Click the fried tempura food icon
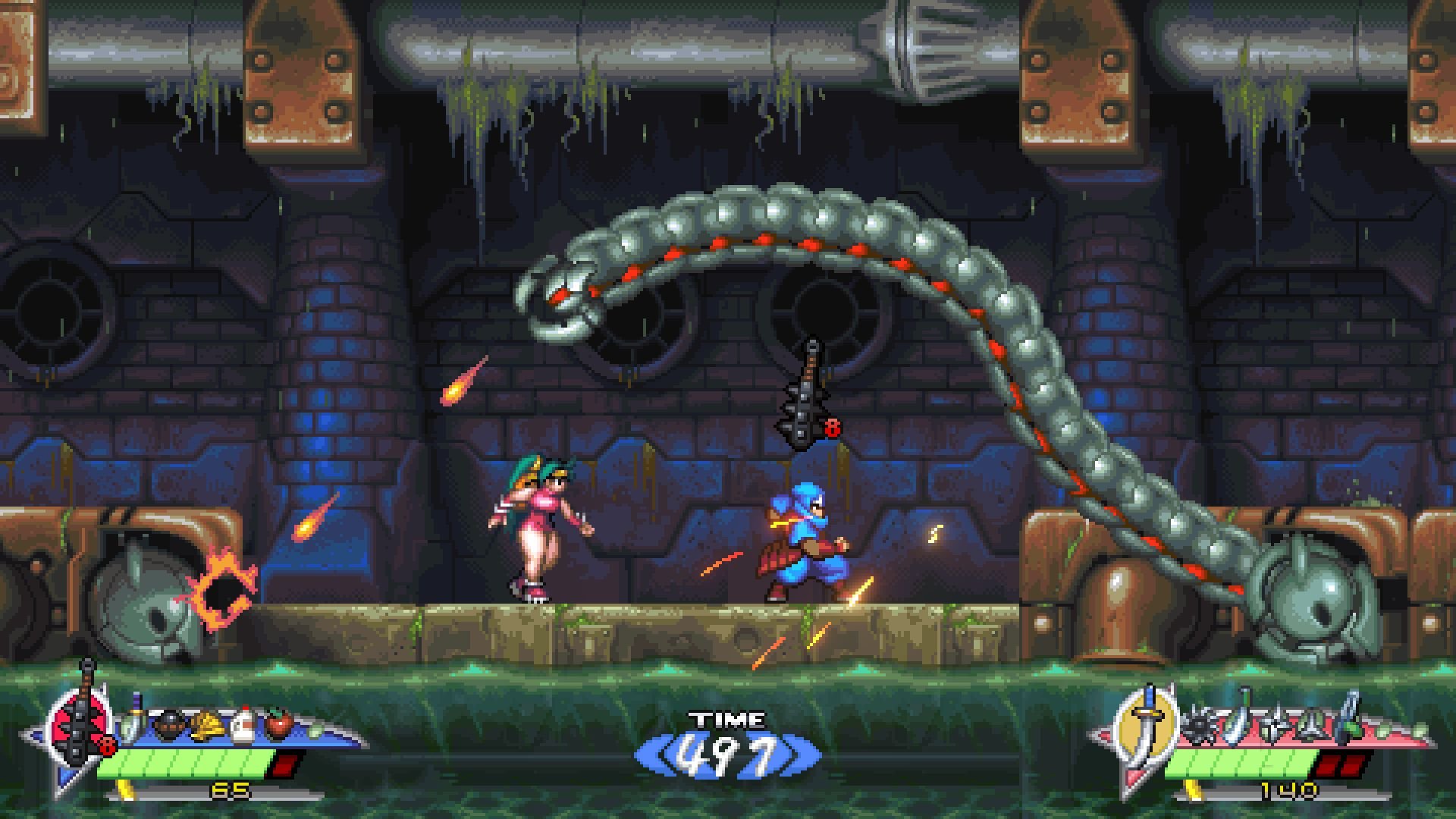 (x=208, y=724)
